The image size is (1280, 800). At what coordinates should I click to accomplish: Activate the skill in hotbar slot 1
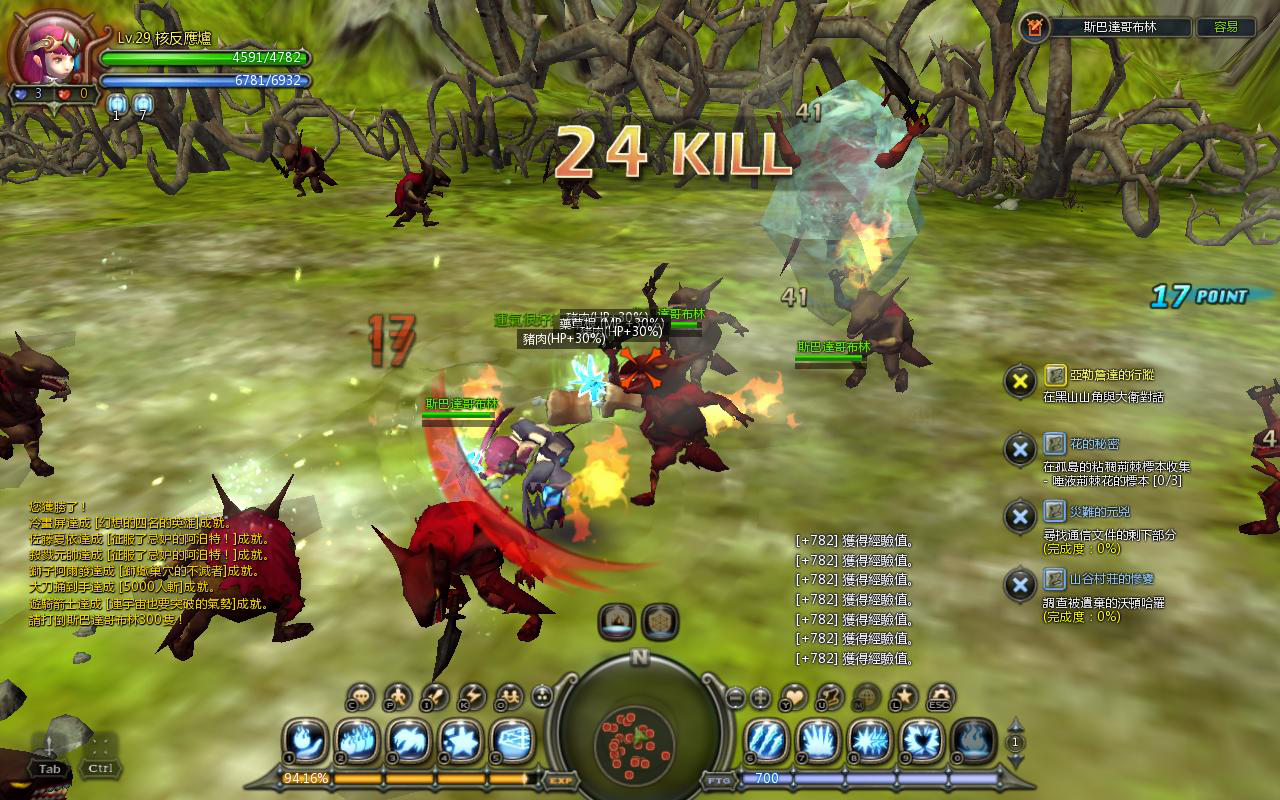tap(306, 741)
